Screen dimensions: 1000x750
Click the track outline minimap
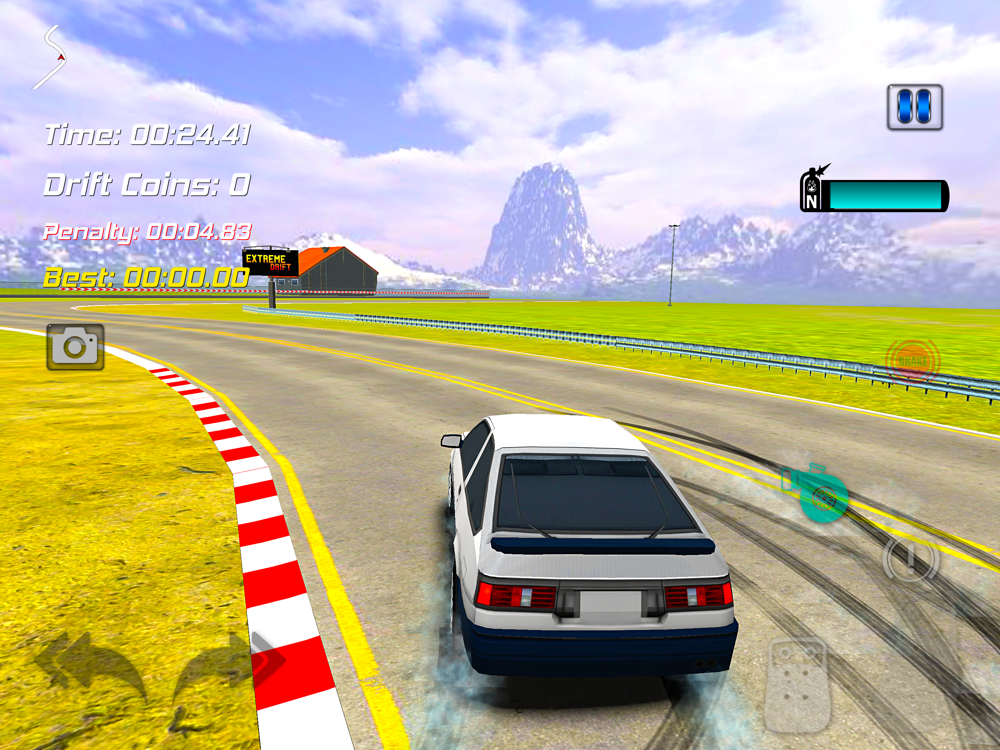51,56
